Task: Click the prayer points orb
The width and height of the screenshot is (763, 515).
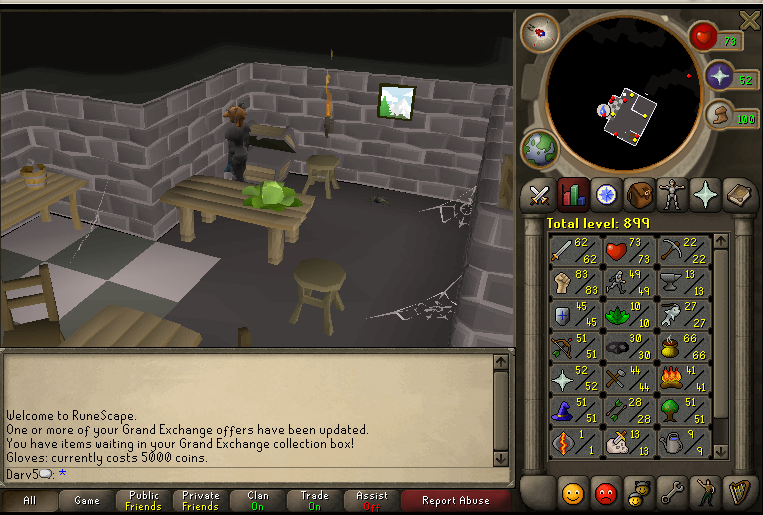Action: tap(720, 76)
